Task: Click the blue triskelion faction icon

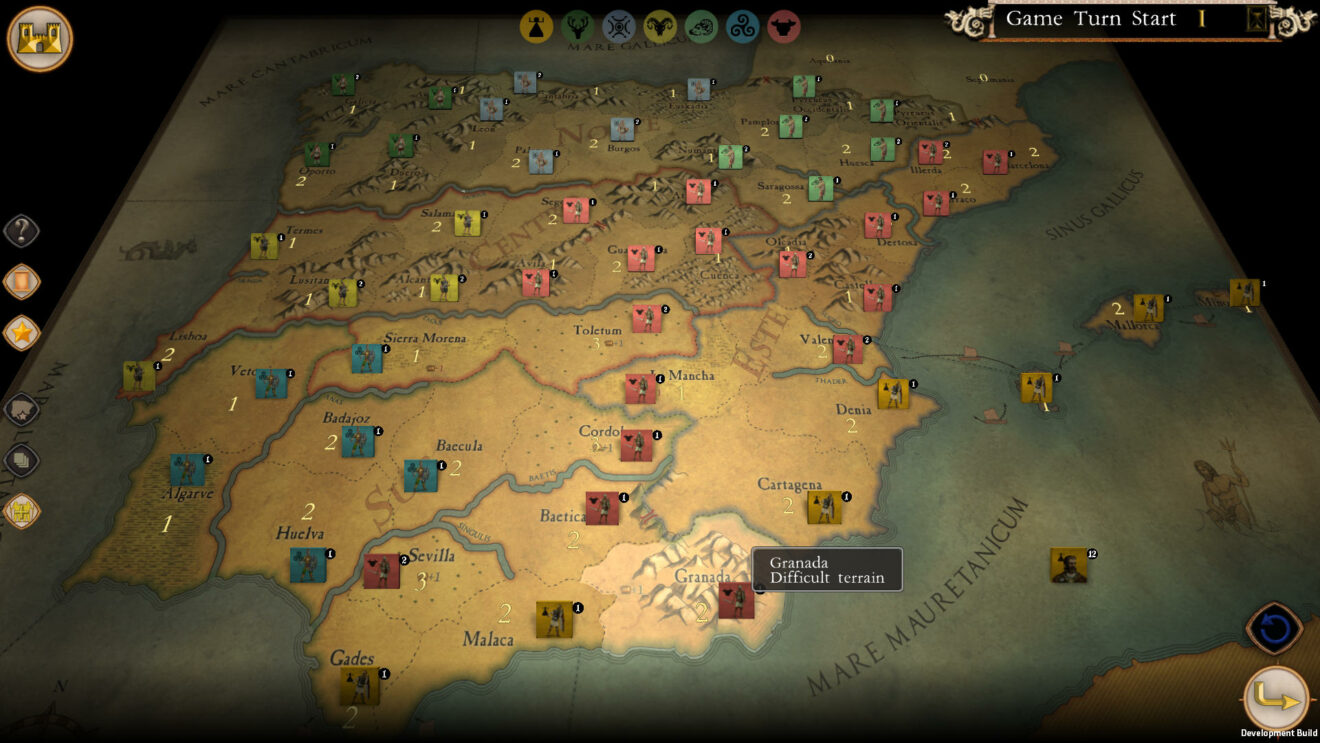Action: coord(744,27)
